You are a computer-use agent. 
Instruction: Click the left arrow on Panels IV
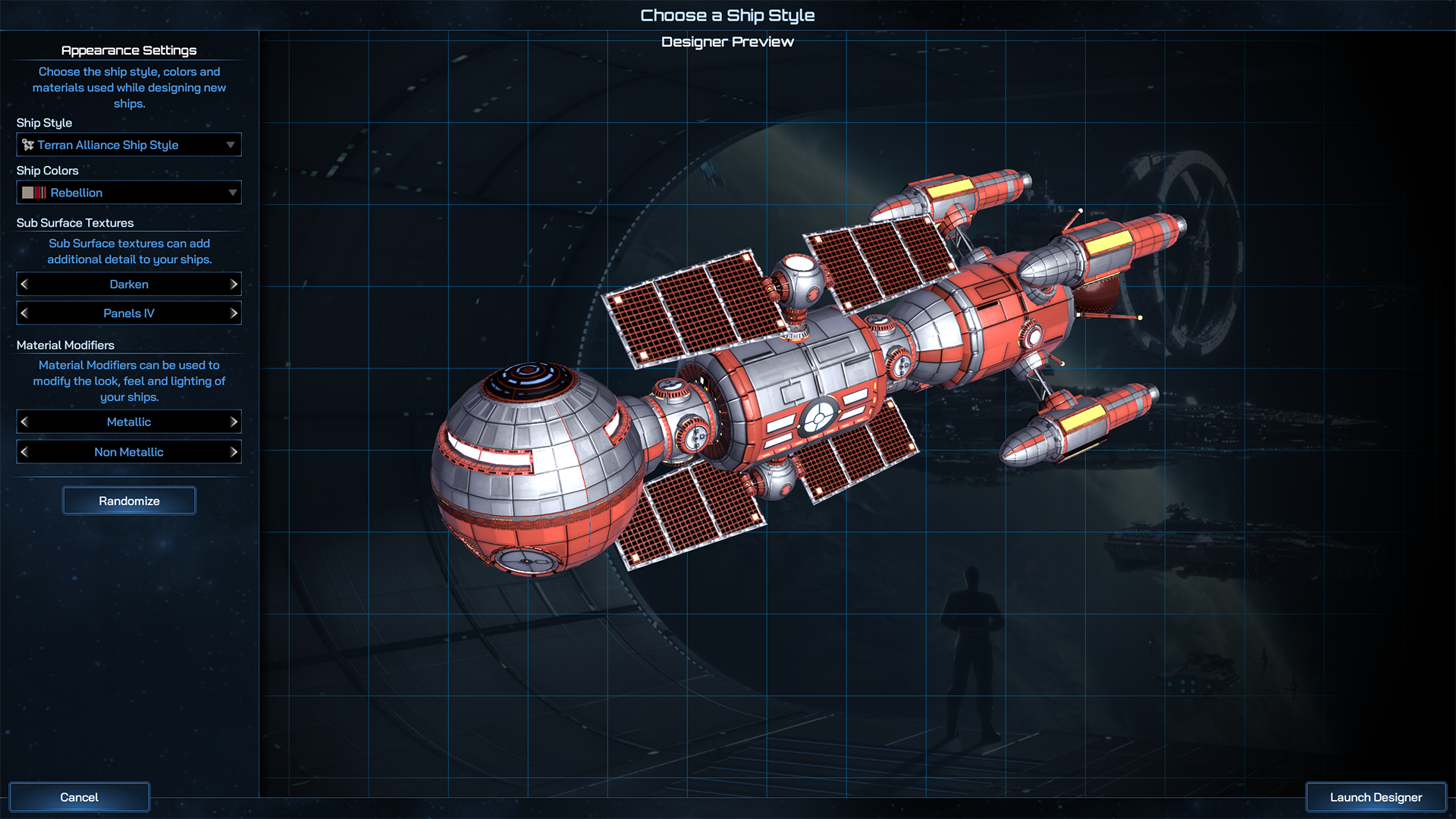(x=24, y=312)
